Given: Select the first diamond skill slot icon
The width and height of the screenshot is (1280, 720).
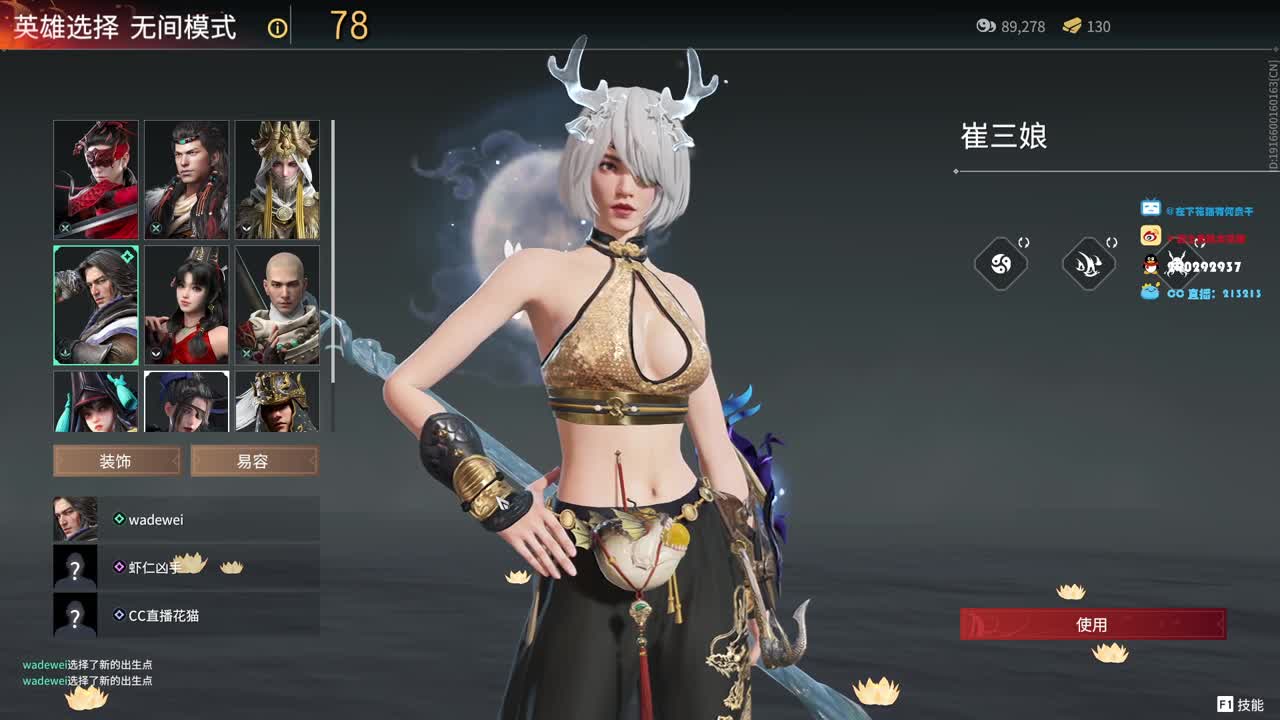Looking at the screenshot, I should (1001, 263).
